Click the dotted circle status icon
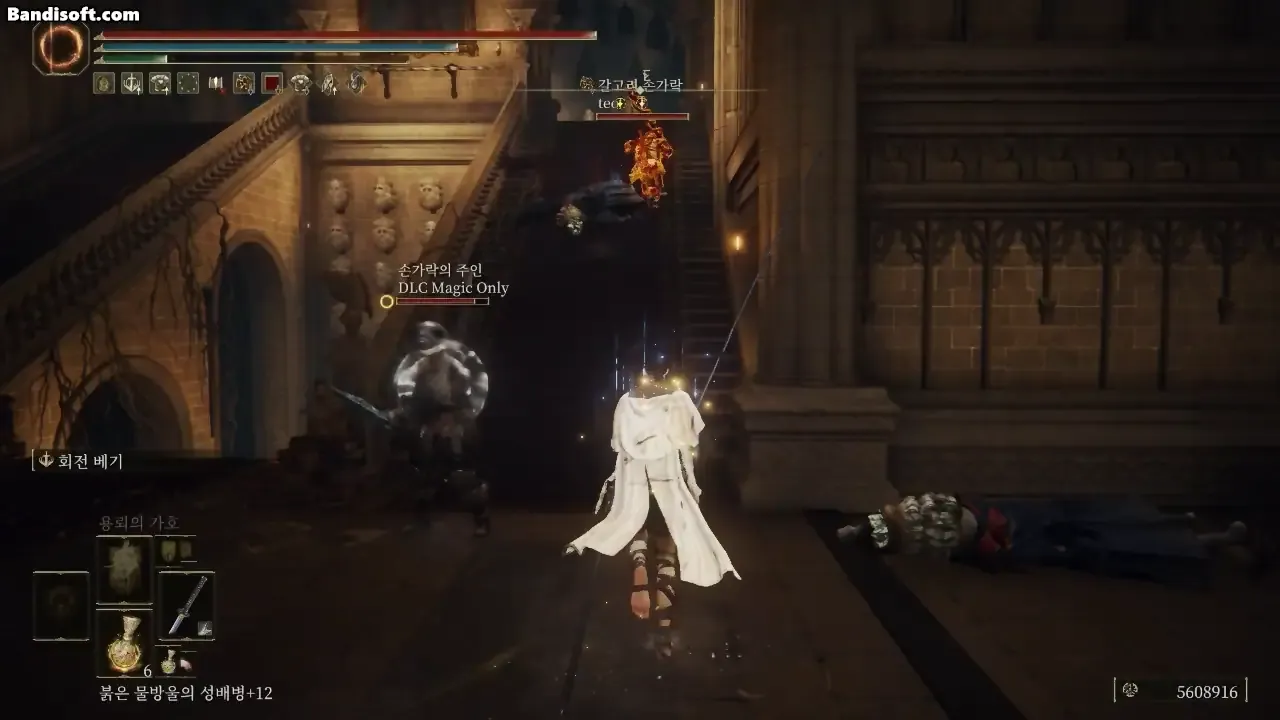The height and width of the screenshot is (720, 1280). tap(187, 84)
